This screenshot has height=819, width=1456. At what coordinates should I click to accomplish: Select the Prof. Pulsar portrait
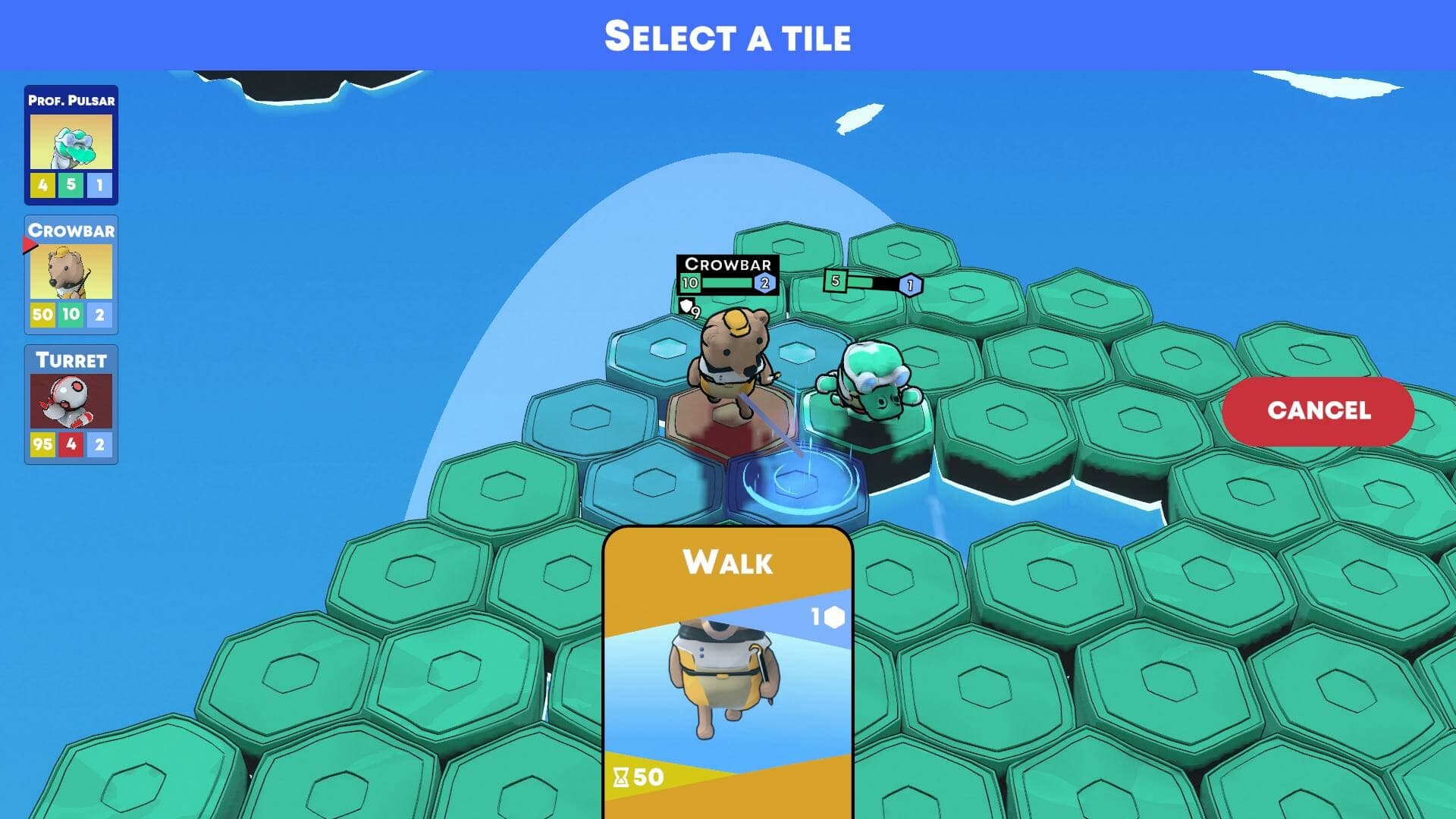tap(72, 144)
